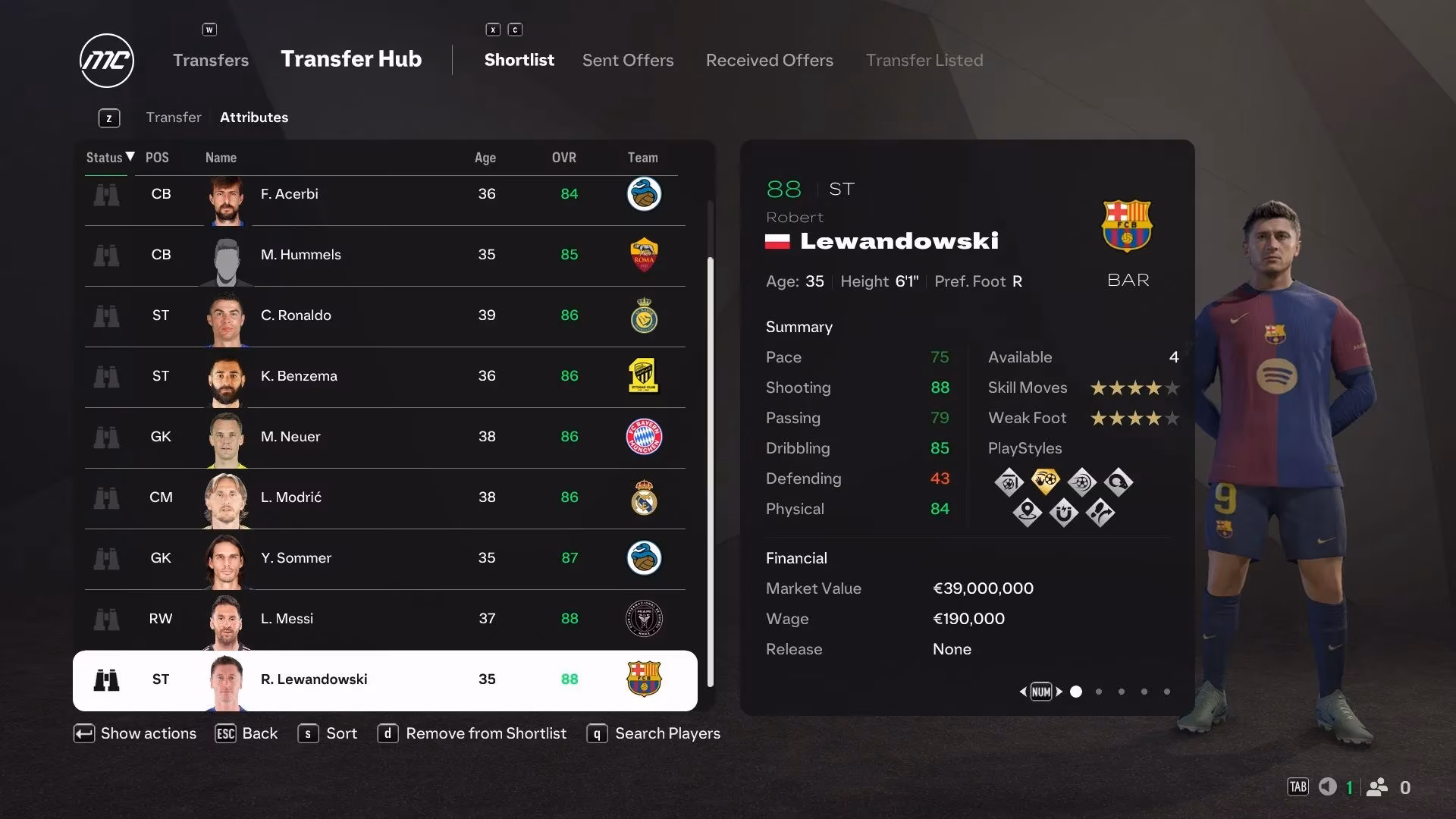Open the Status column sort dropdown
The width and height of the screenshot is (1456, 819).
108,158
